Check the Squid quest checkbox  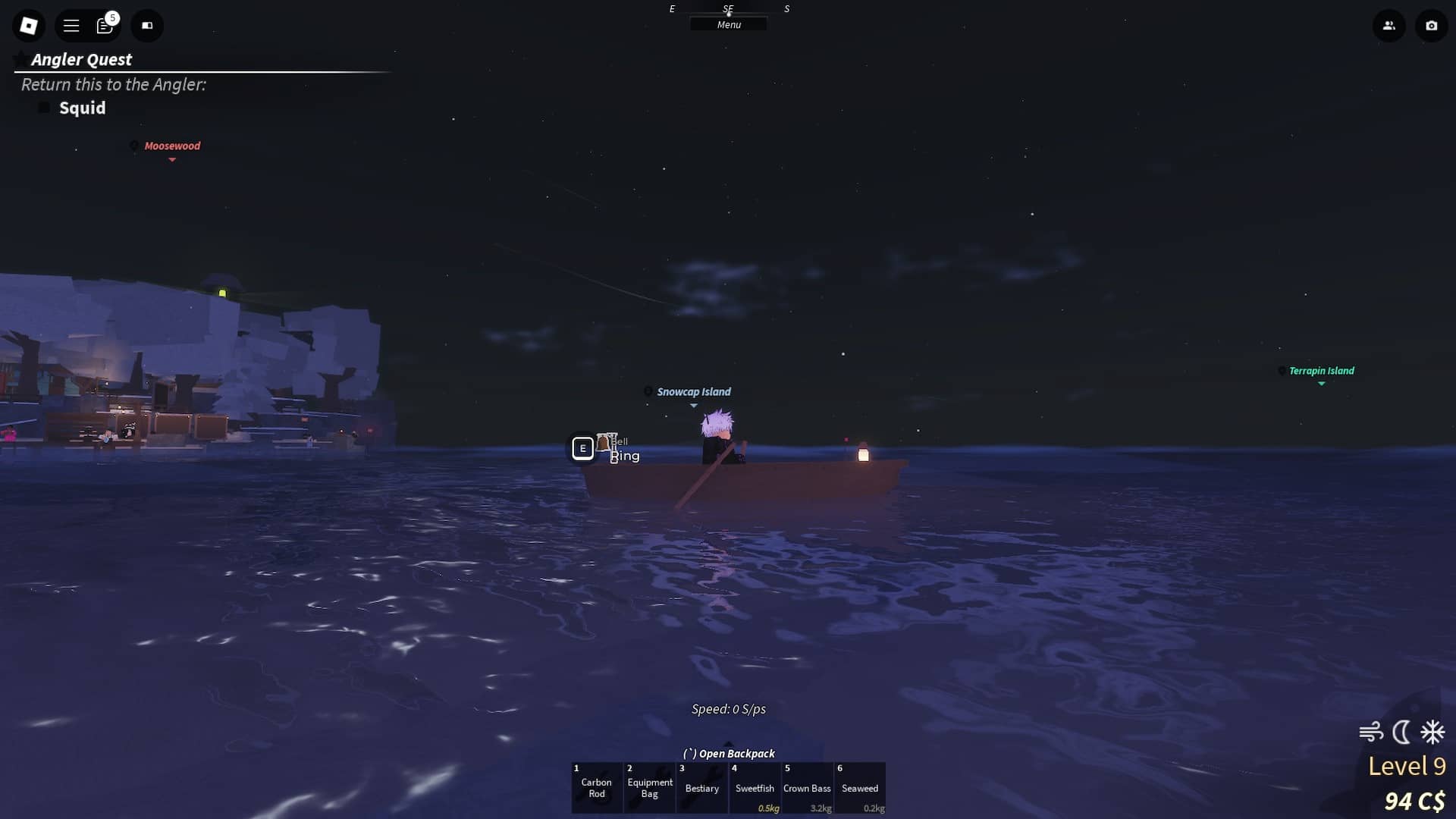tap(44, 108)
